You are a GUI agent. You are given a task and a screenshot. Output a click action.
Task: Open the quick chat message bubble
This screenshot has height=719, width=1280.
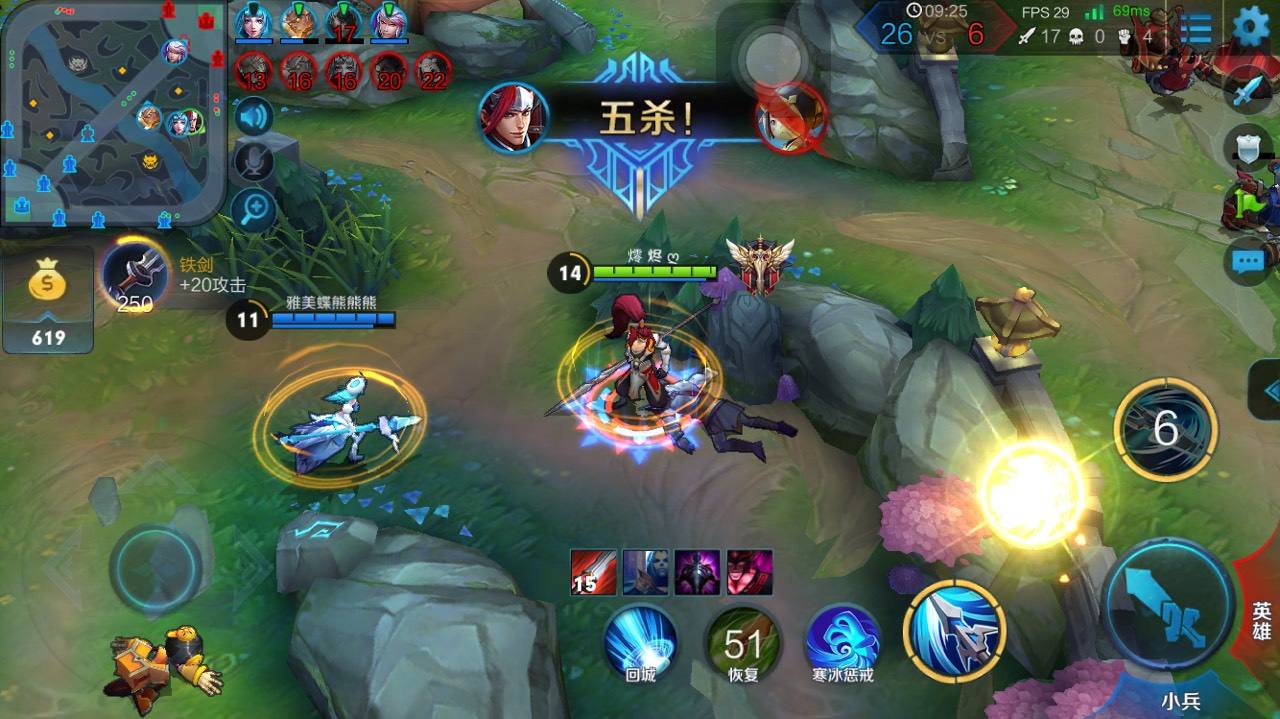click(1248, 263)
